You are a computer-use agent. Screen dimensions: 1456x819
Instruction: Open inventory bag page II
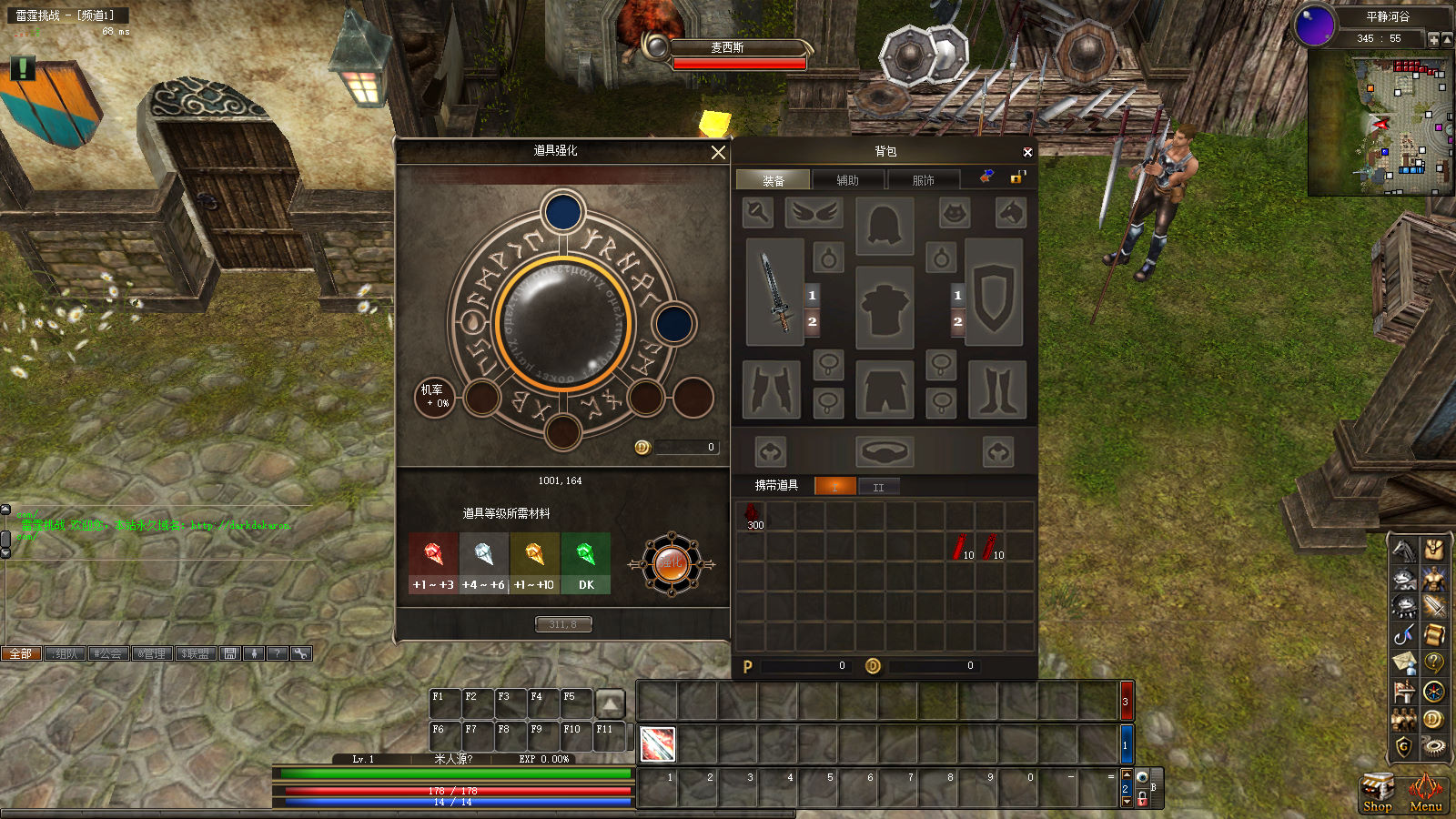coord(878,487)
